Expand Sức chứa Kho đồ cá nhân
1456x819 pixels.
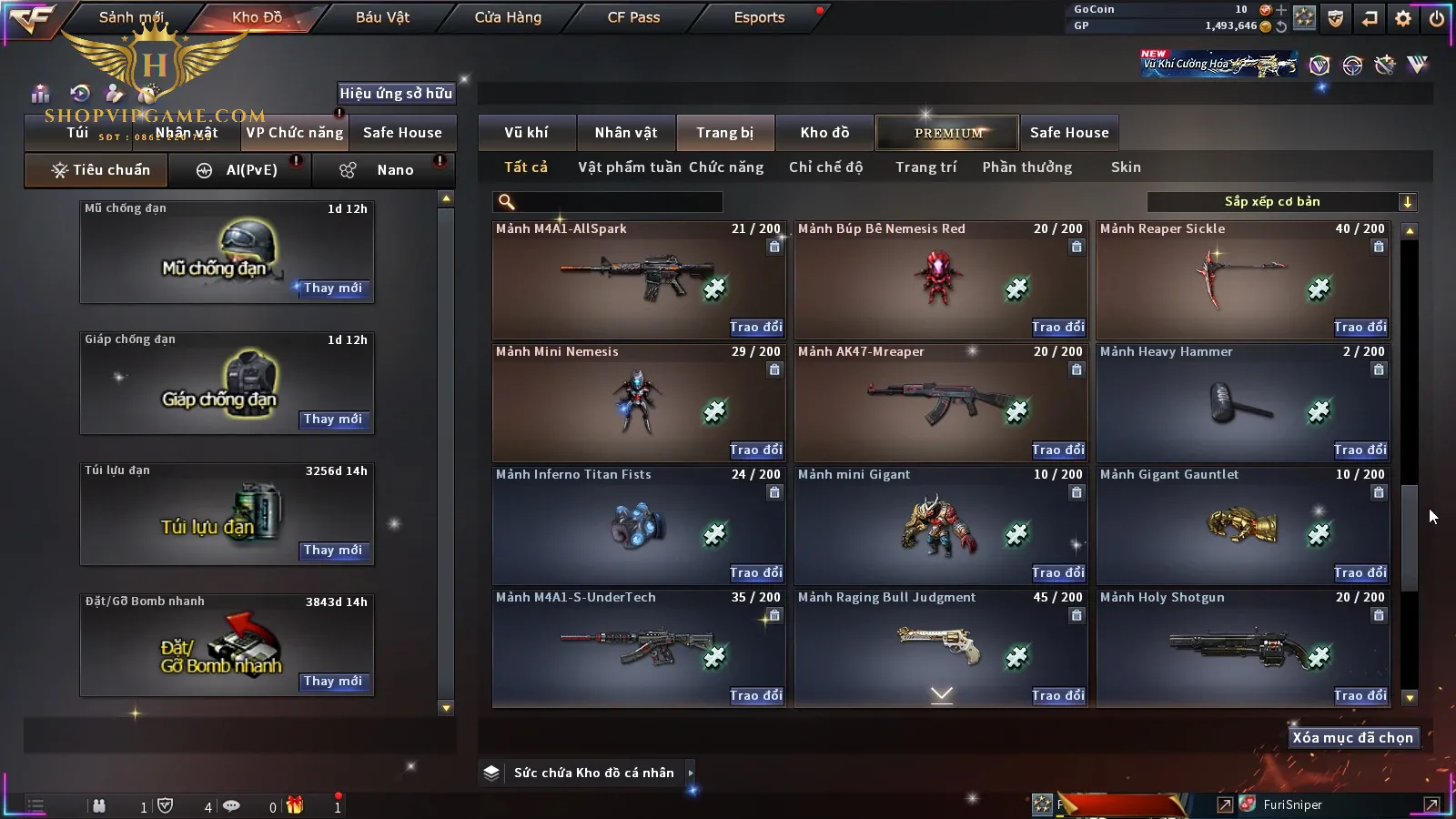[691, 773]
